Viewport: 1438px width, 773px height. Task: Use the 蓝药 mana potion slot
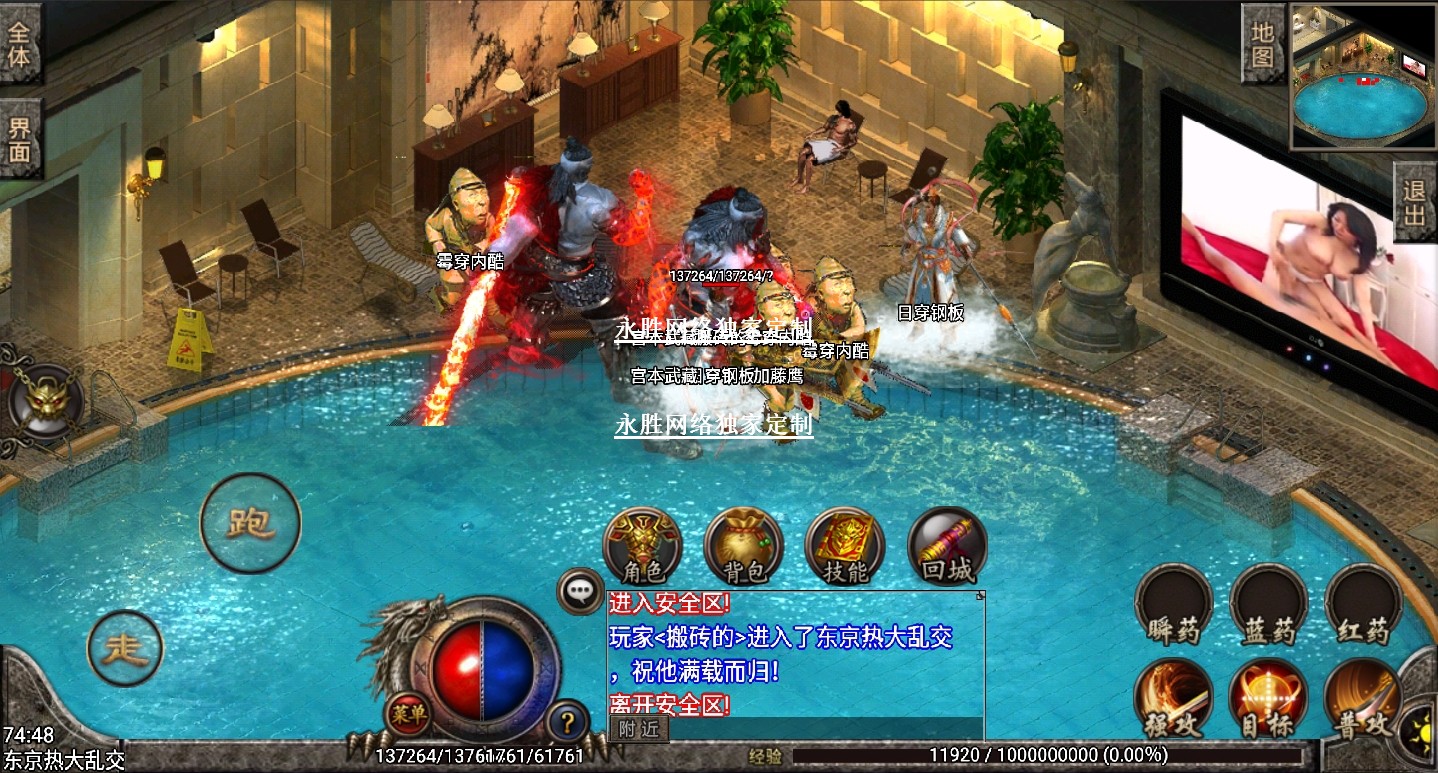coord(1268,605)
